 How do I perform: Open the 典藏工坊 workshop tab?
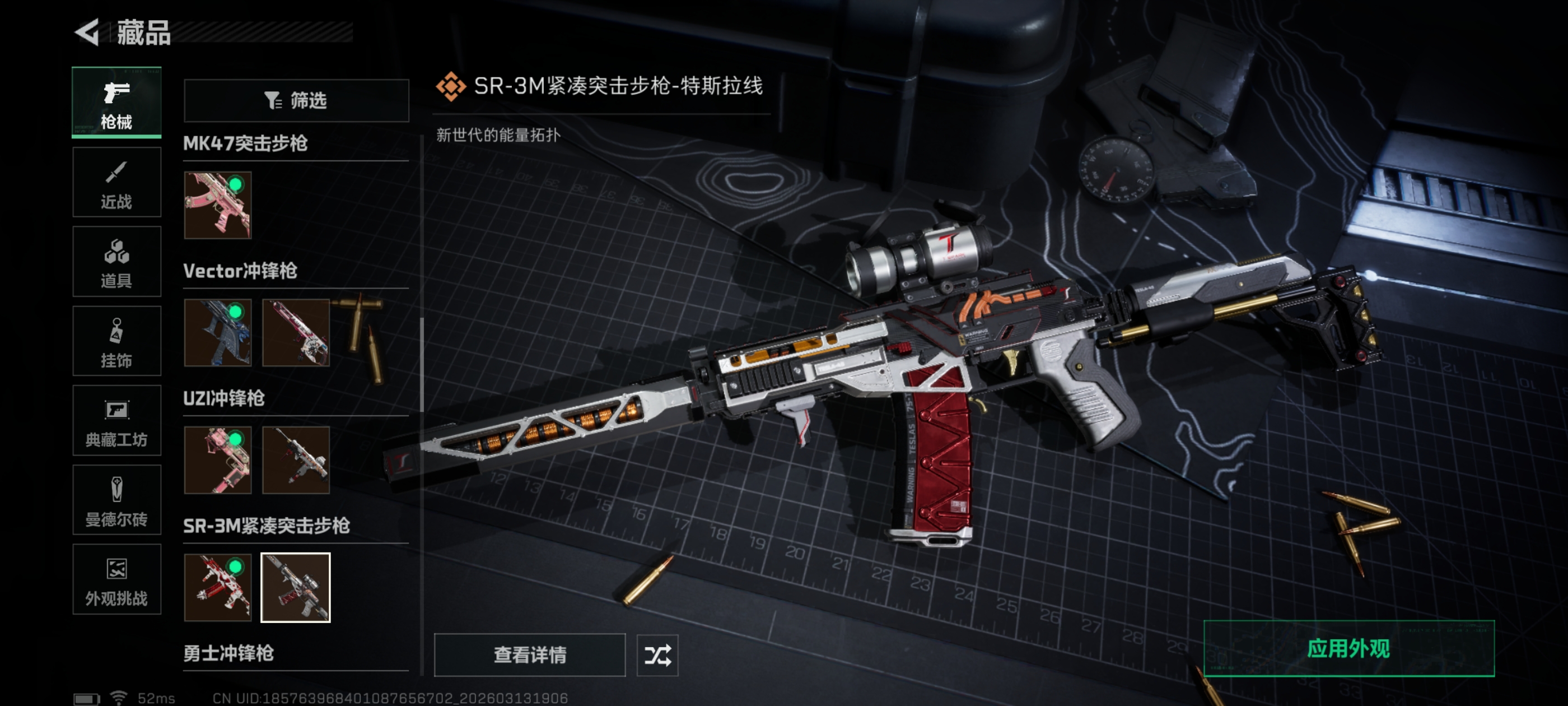(x=116, y=421)
